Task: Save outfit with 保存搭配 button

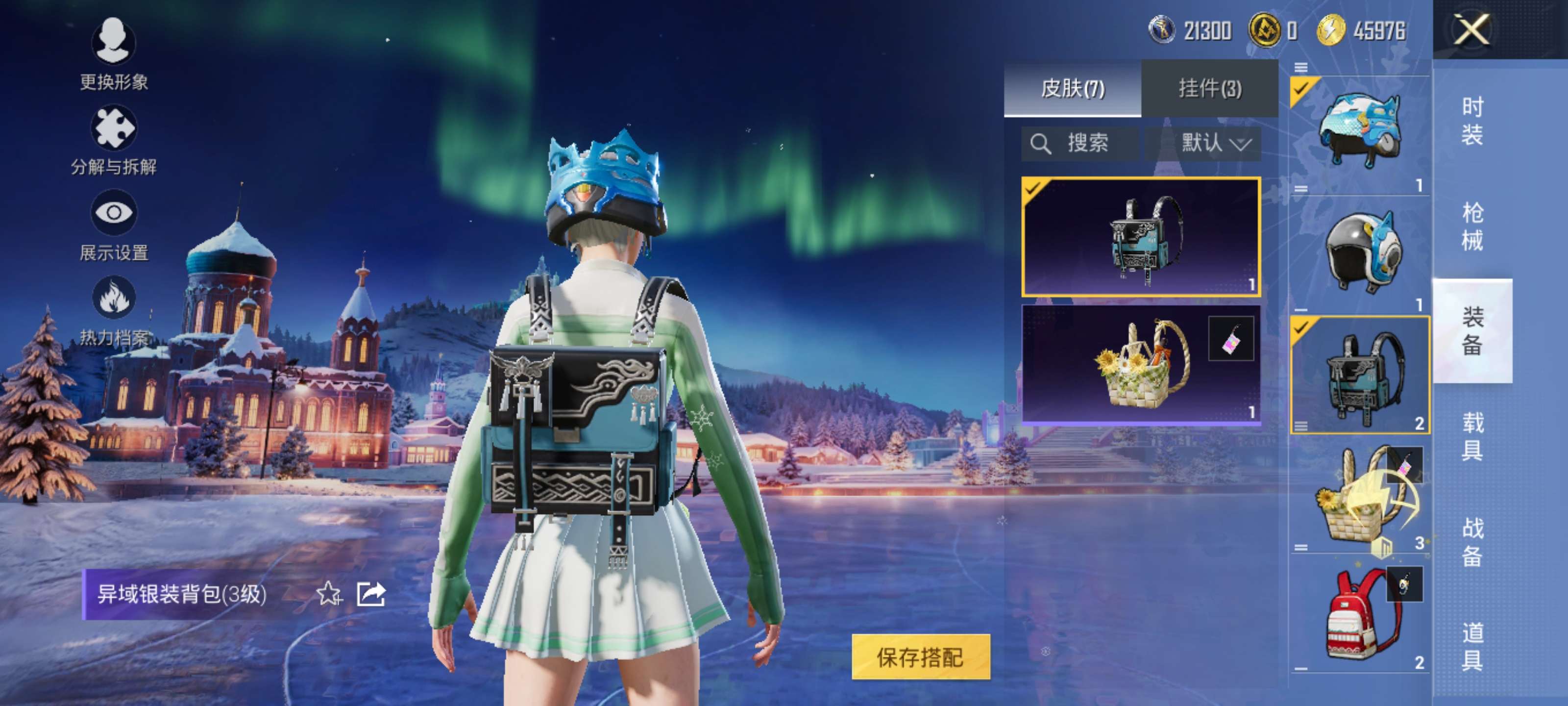Action: (920, 656)
